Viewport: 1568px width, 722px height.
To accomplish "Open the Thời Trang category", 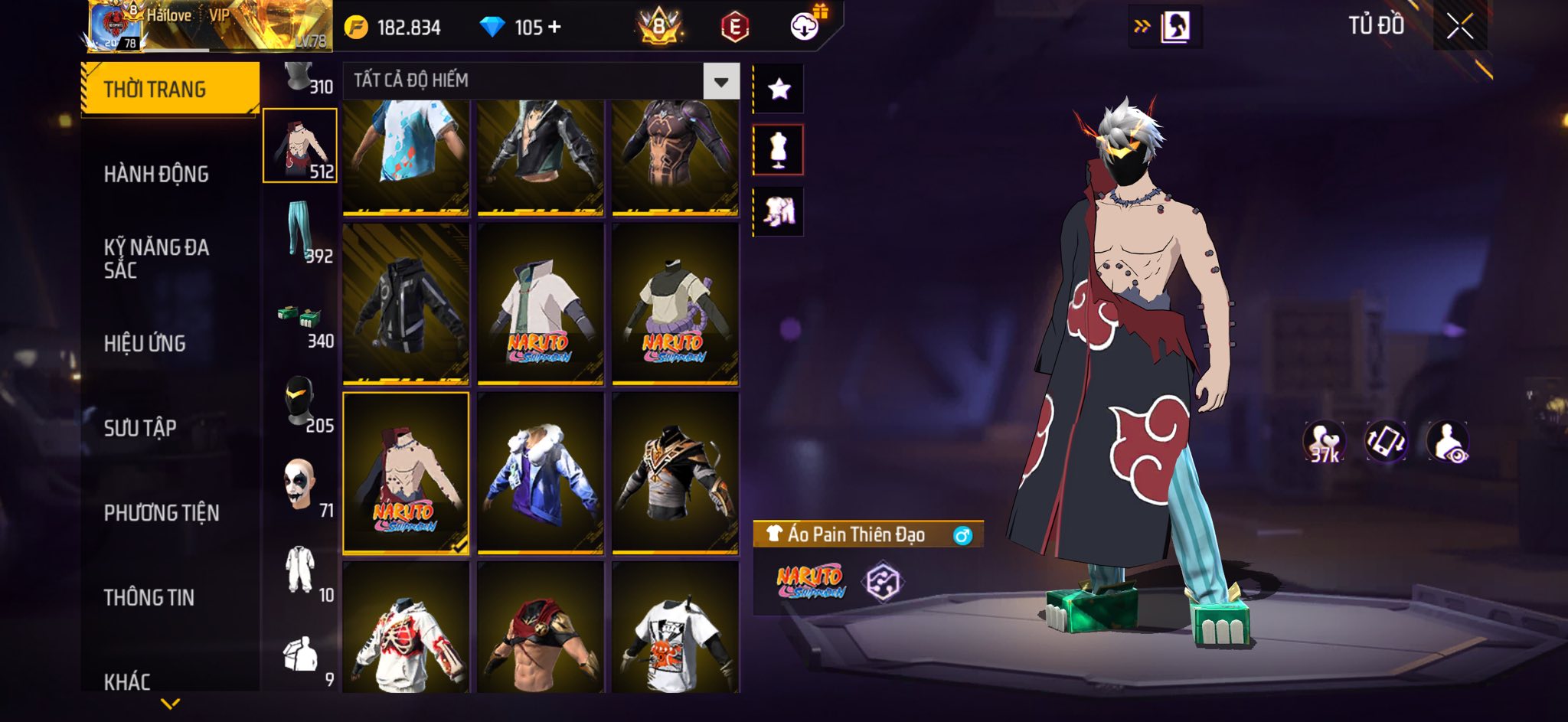I will click(x=170, y=90).
